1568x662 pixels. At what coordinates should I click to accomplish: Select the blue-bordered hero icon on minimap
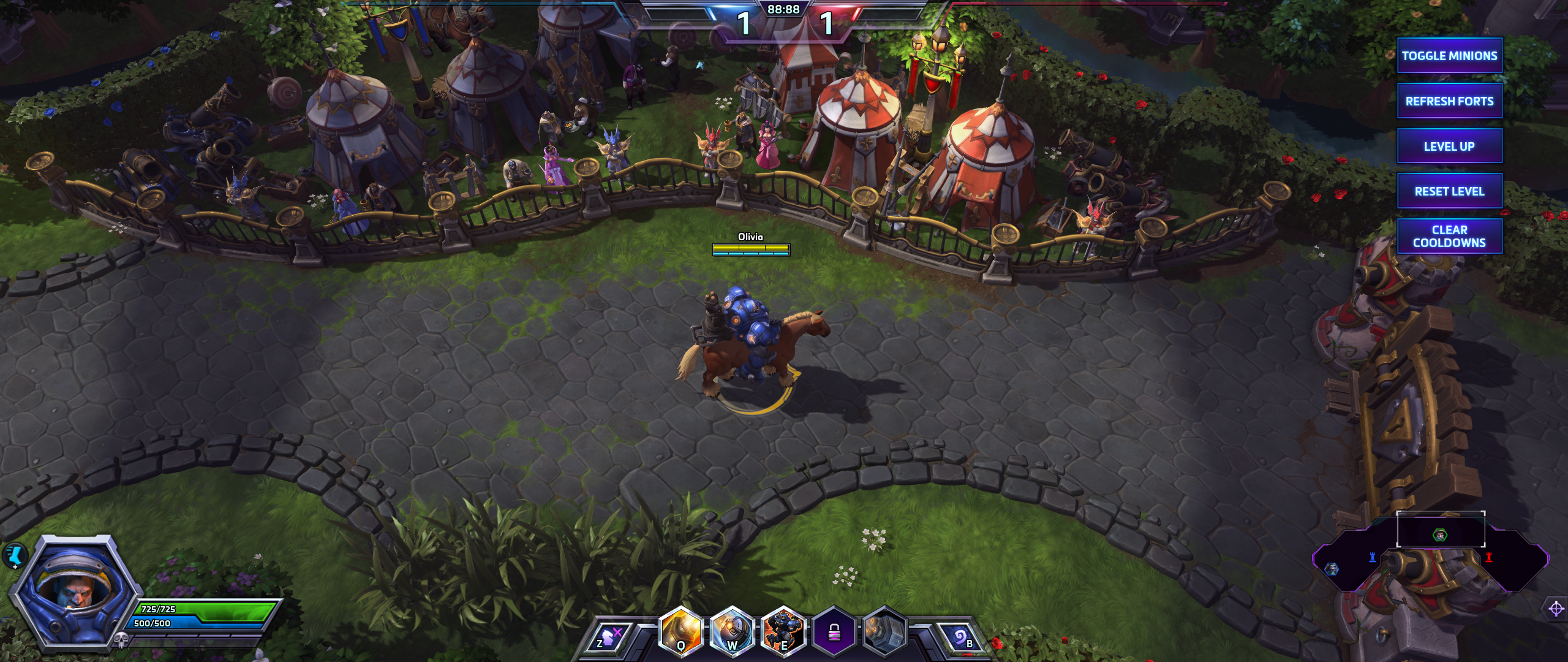click(1332, 569)
